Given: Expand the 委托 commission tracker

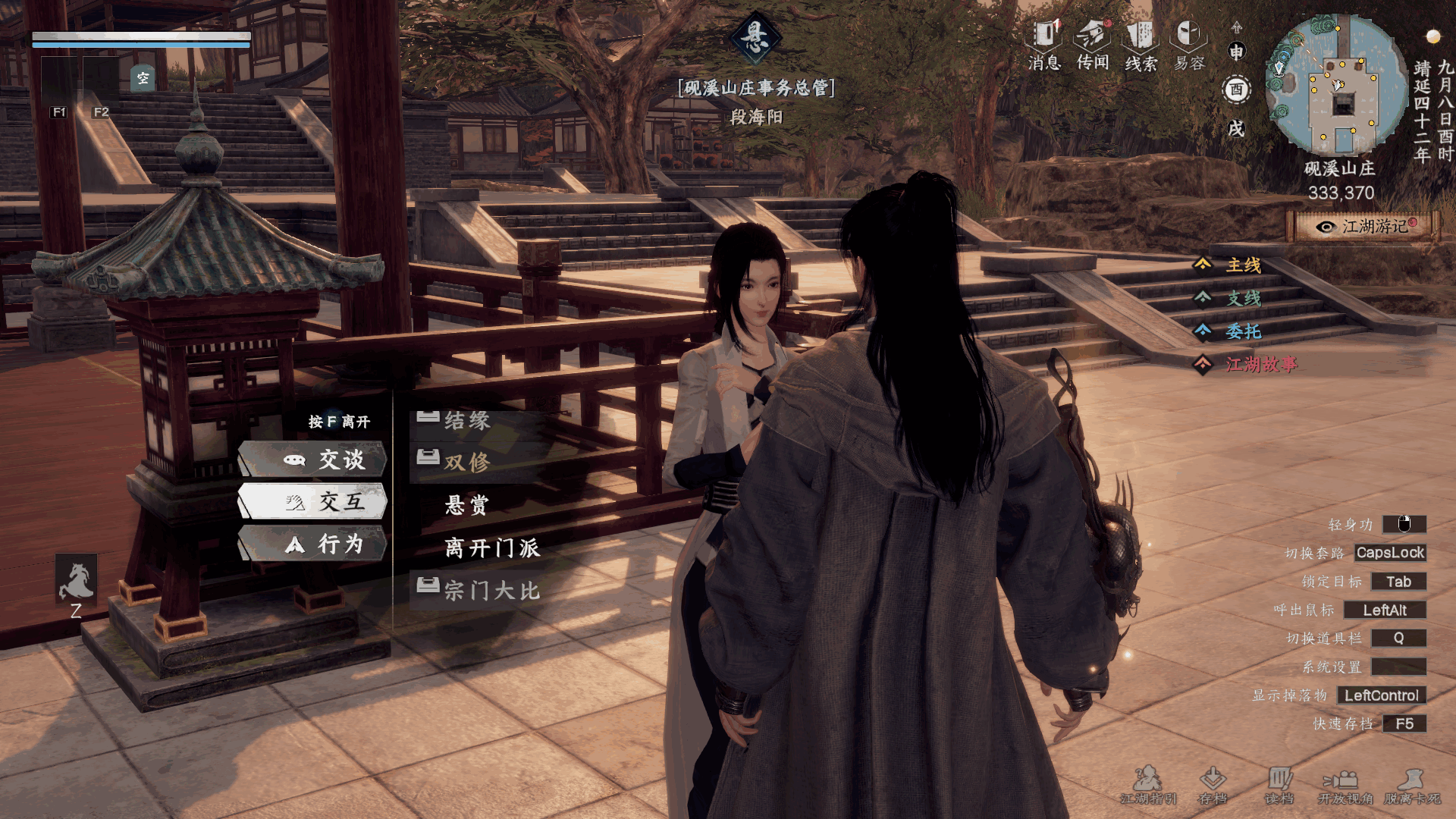Looking at the screenshot, I should coord(1243,331).
